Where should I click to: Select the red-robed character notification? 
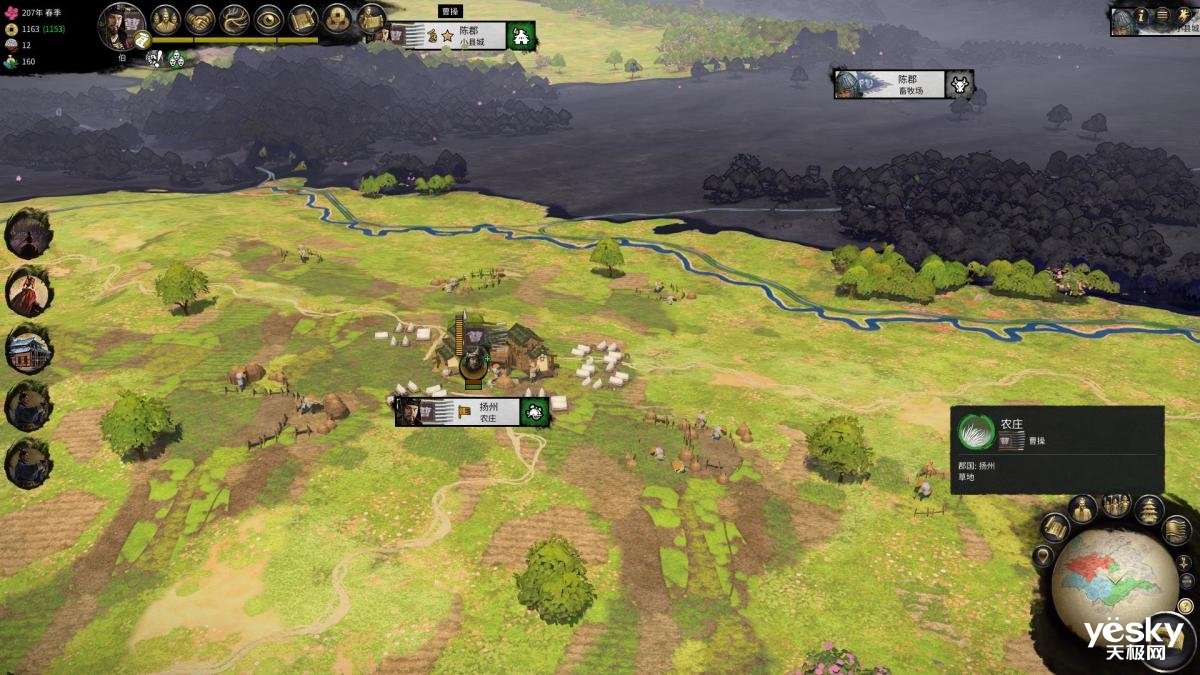tap(28, 292)
